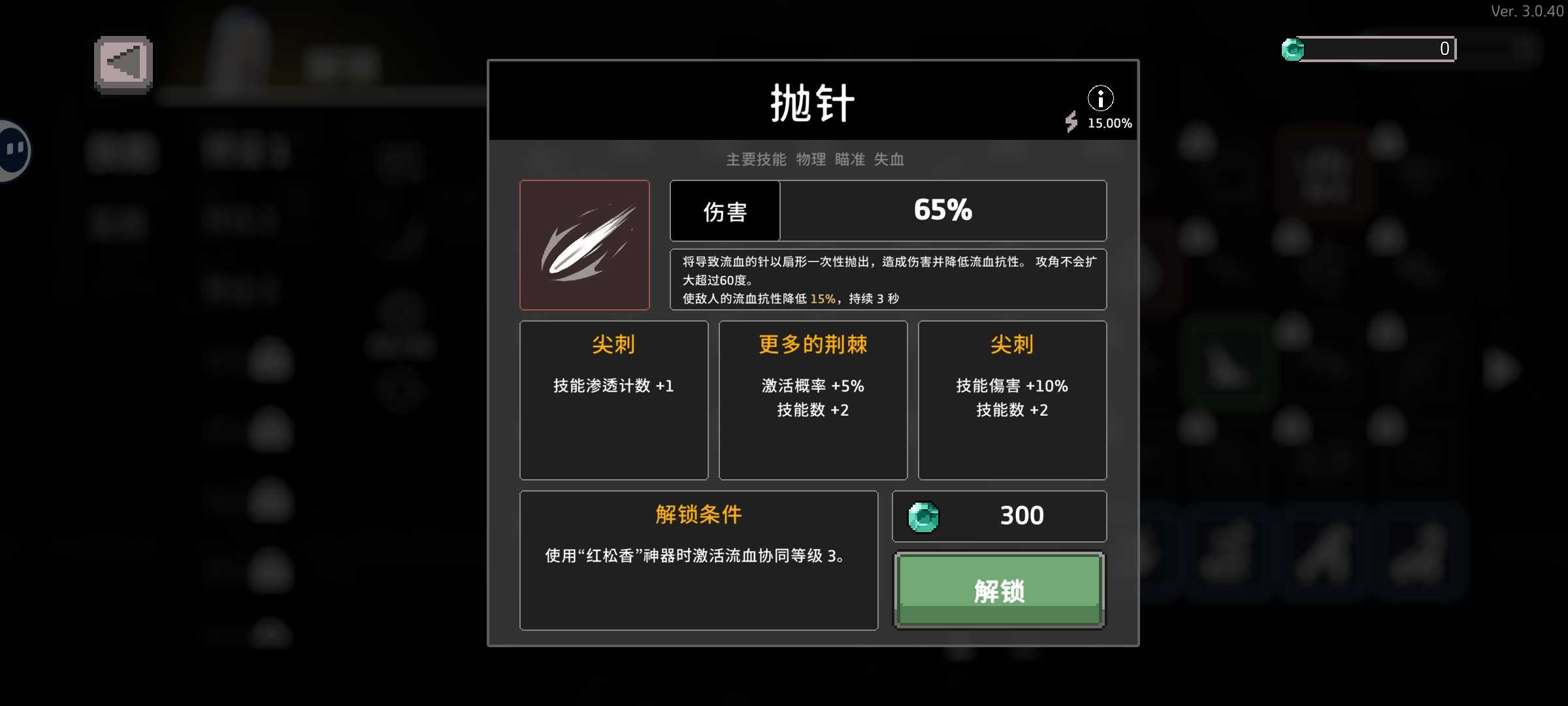The width and height of the screenshot is (1568, 706).
Task: Click the 主要技能 text link
Action: point(755,159)
